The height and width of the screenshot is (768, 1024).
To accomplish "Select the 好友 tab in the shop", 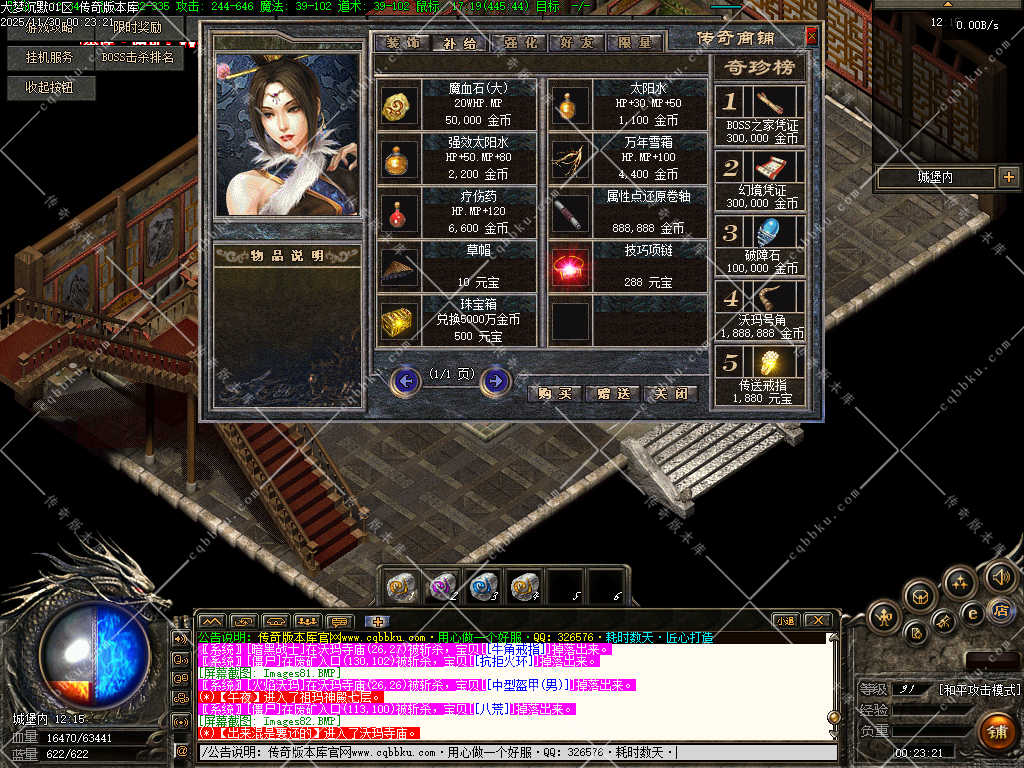I will (576, 43).
